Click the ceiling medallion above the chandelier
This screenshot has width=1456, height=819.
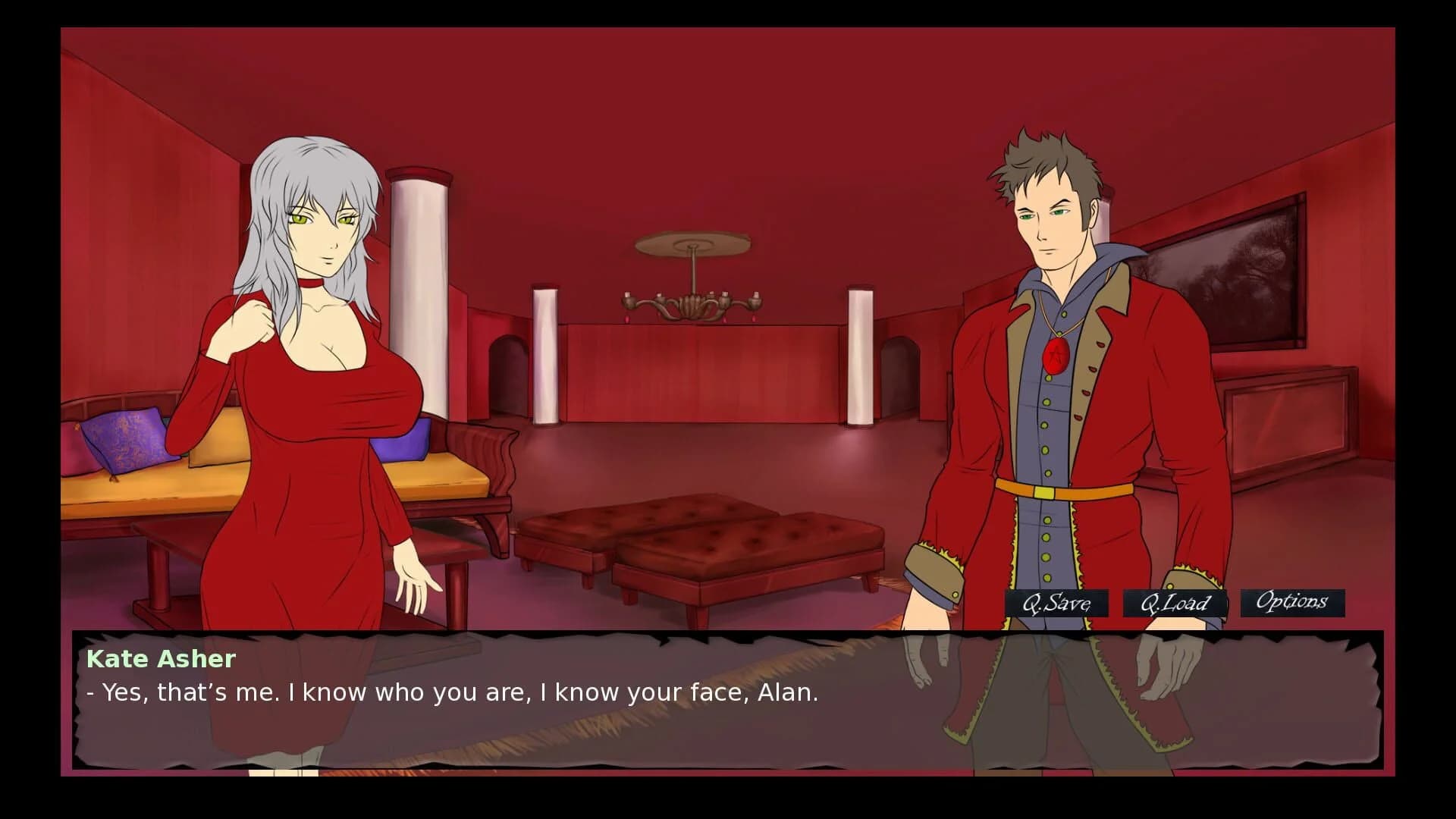(x=692, y=243)
